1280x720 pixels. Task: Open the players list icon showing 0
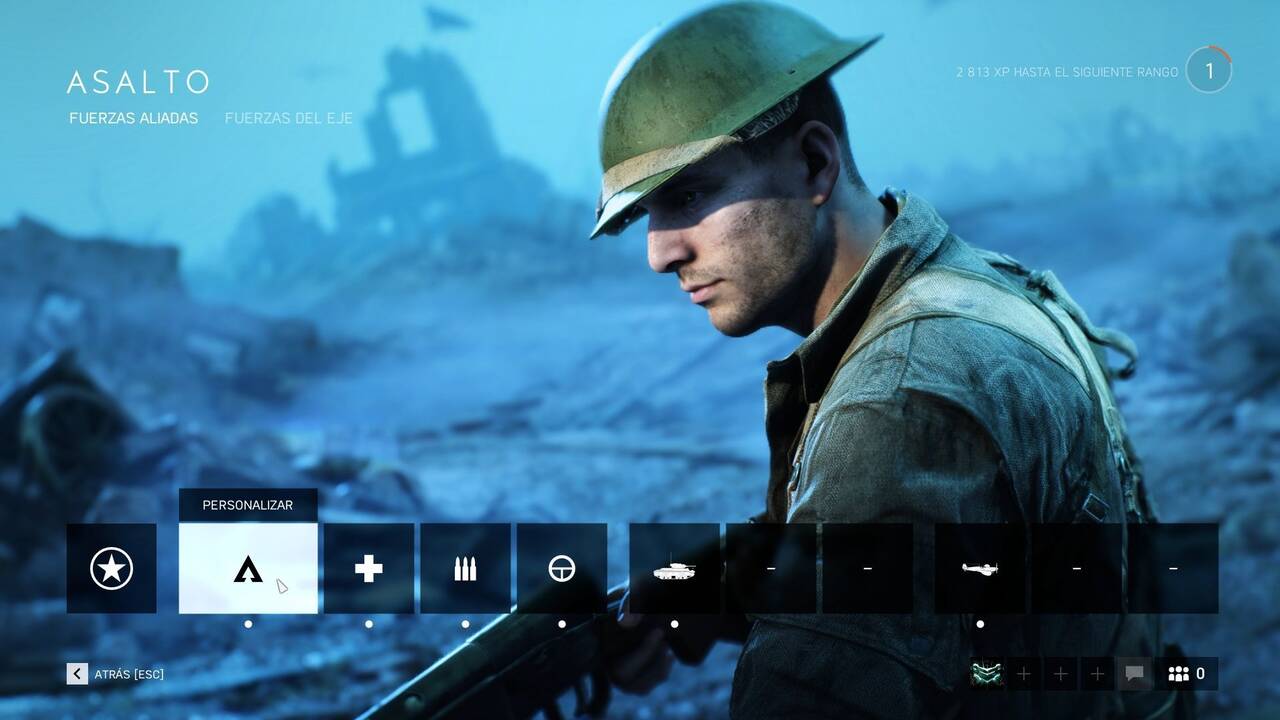(x=1182, y=673)
